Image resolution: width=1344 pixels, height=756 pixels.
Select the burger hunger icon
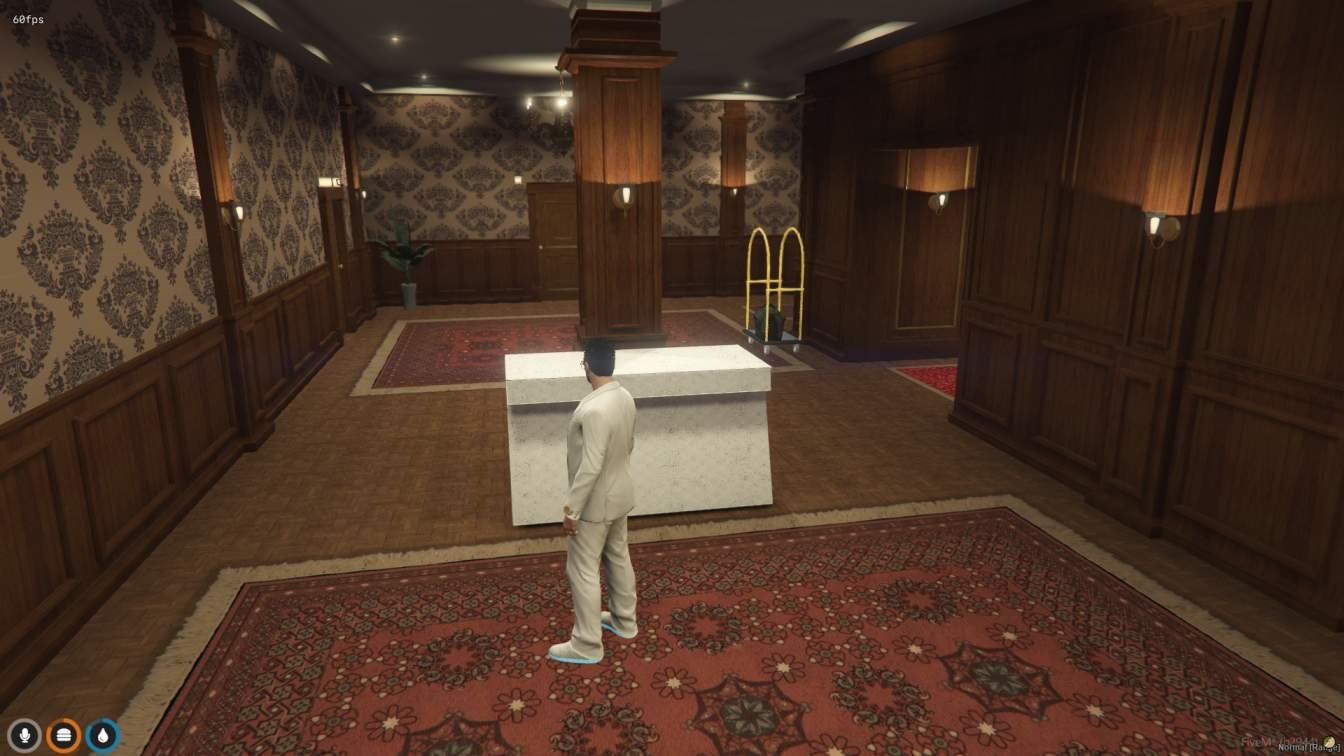(x=64, y=736)
